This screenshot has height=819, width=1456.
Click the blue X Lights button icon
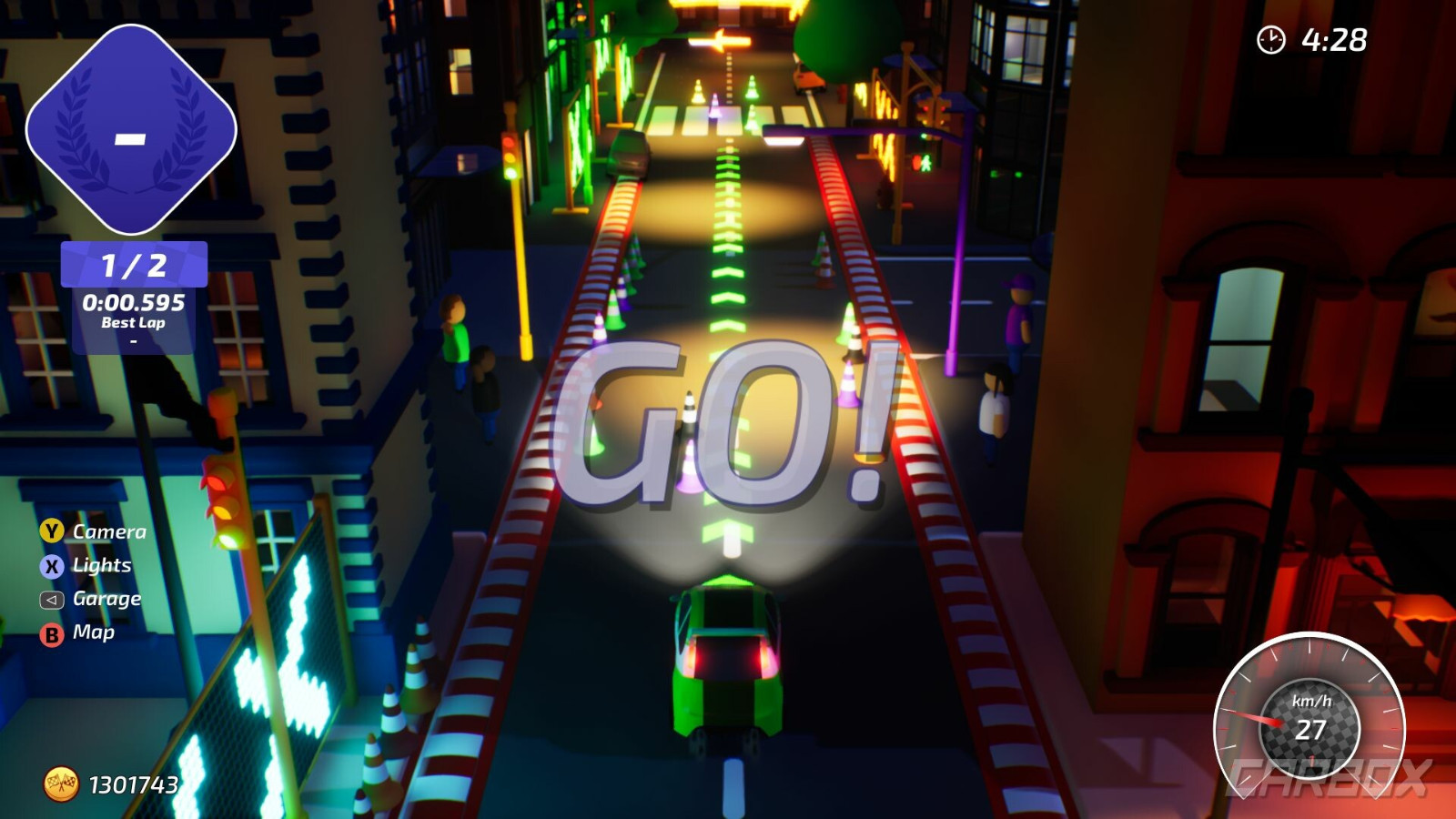point(52,564)
